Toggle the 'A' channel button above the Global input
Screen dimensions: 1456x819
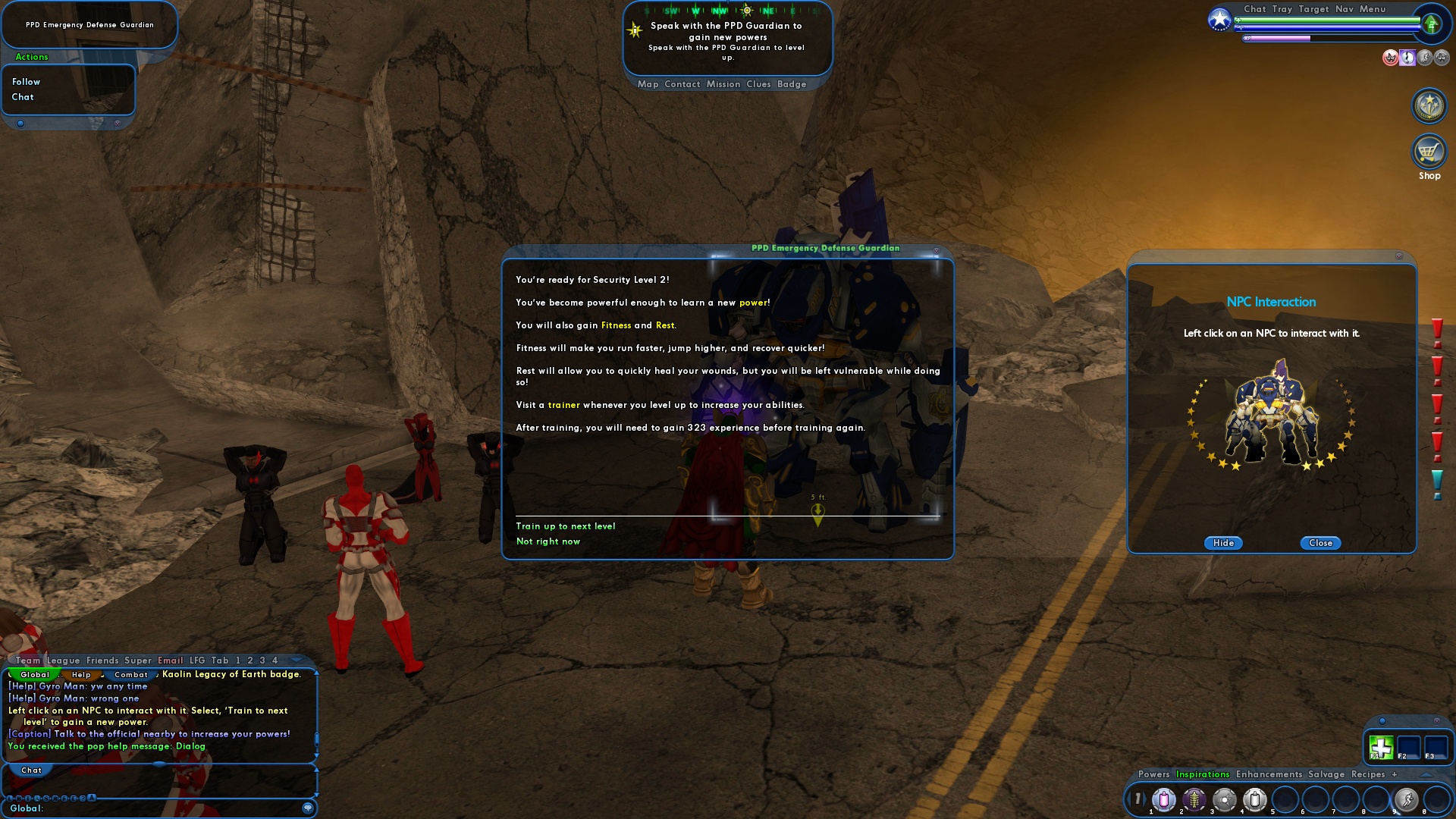pyautogui.click(x=92, y=798)
